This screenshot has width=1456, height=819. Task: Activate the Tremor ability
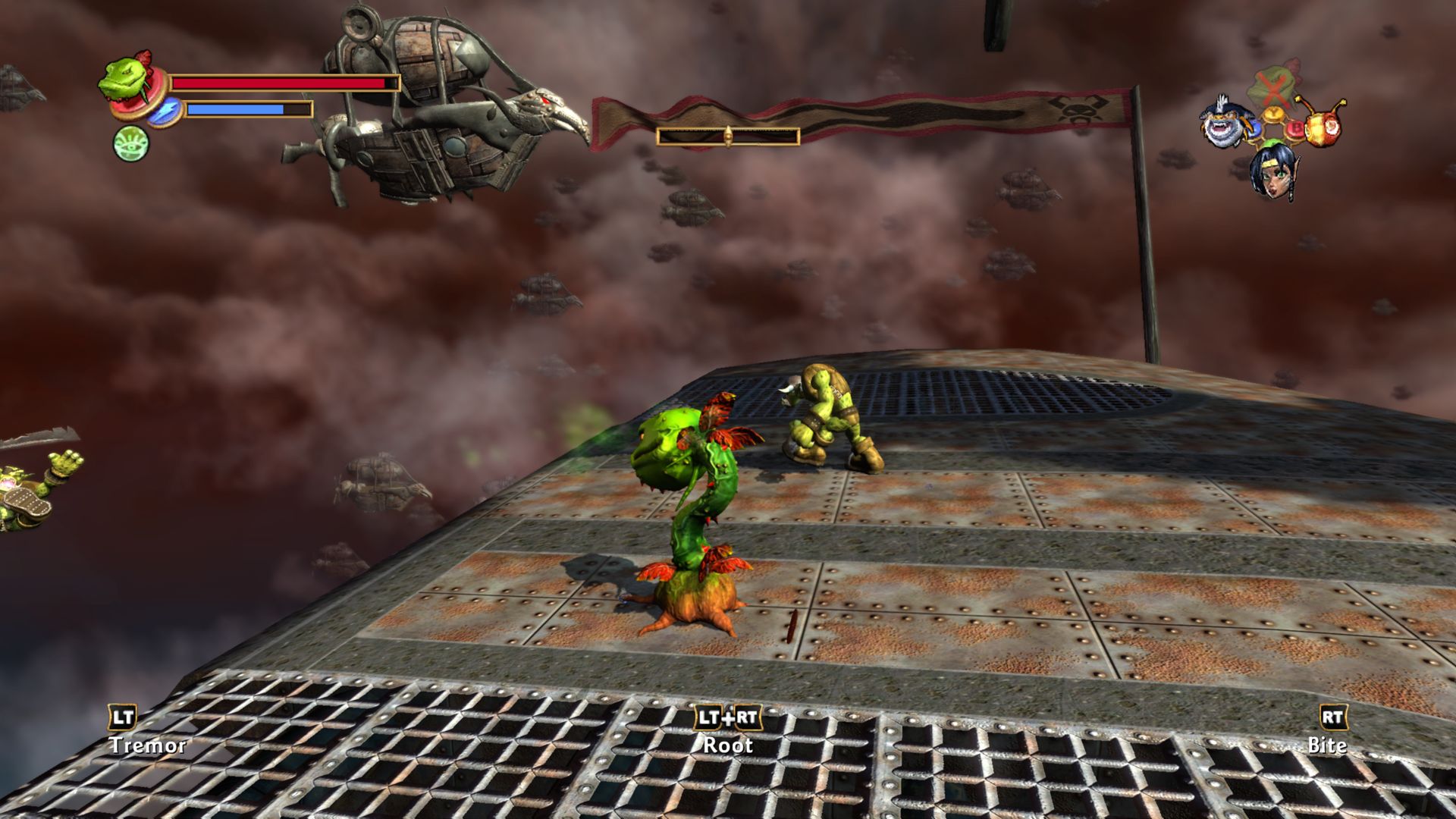click(124, 718)
